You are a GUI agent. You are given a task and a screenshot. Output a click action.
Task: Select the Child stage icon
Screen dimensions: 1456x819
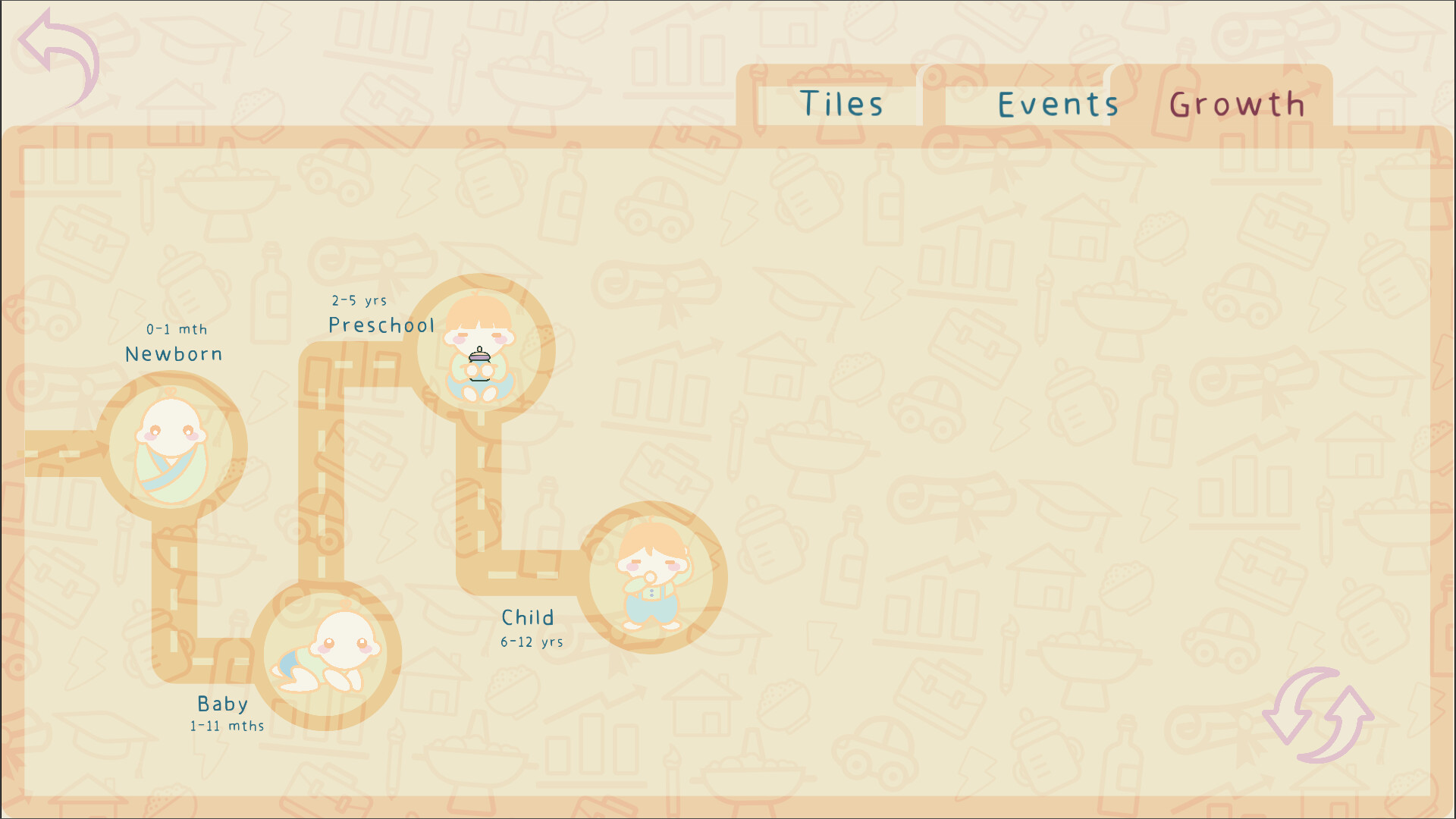tap(654, 576)
